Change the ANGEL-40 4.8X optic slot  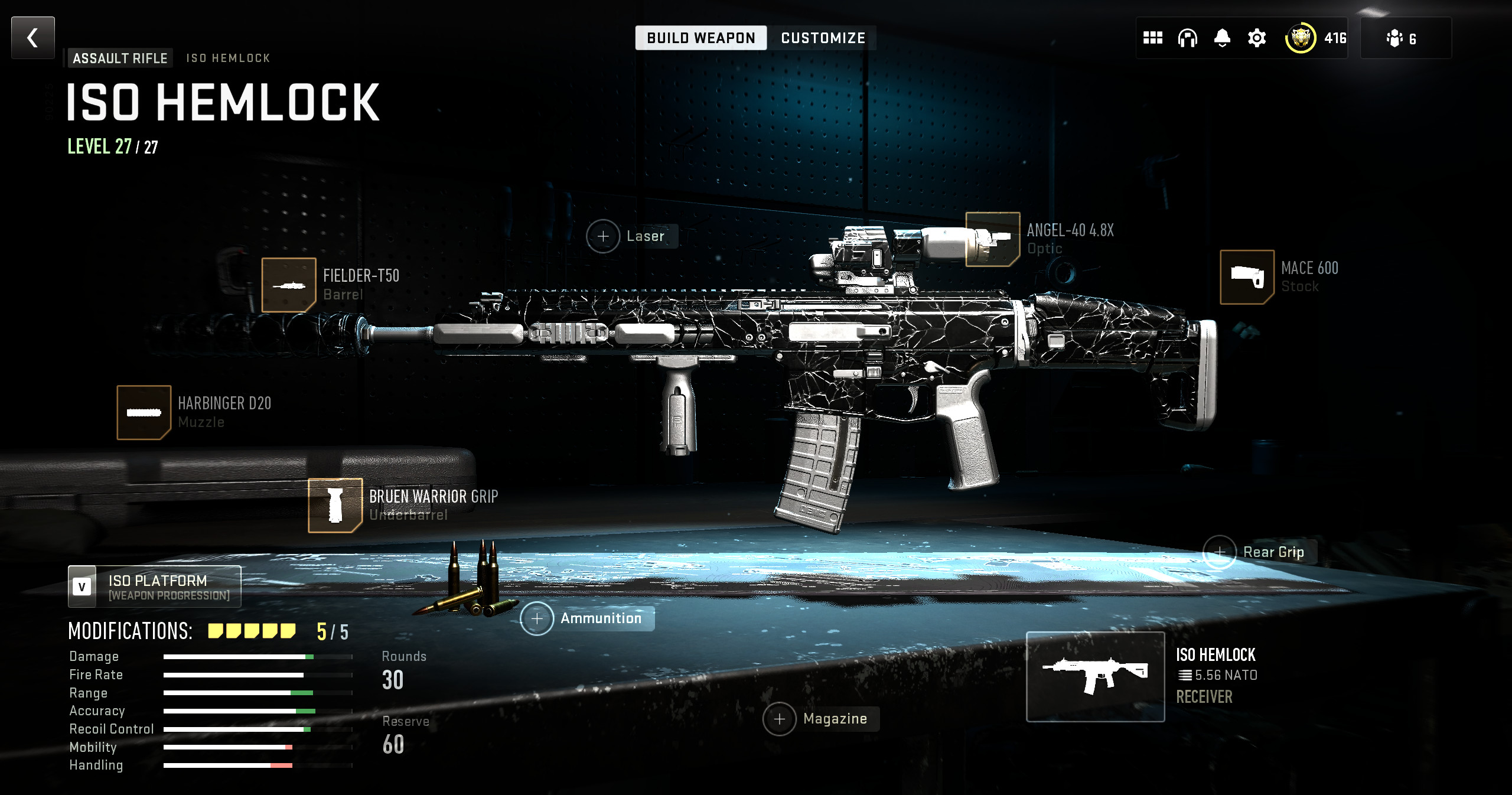point(993,239)
